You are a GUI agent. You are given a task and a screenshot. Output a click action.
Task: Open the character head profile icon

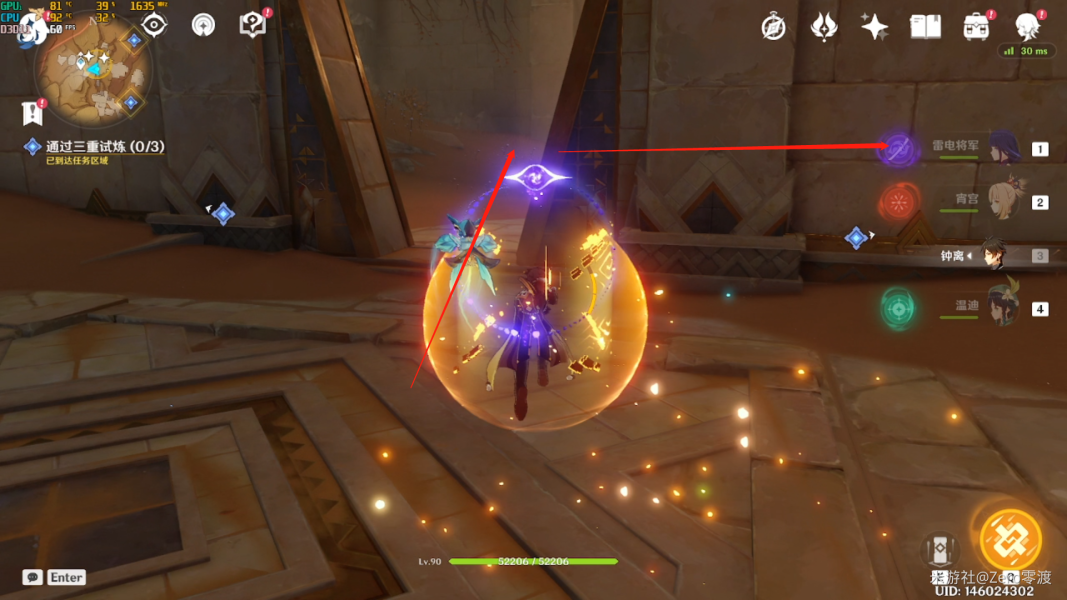(1027, 27)
